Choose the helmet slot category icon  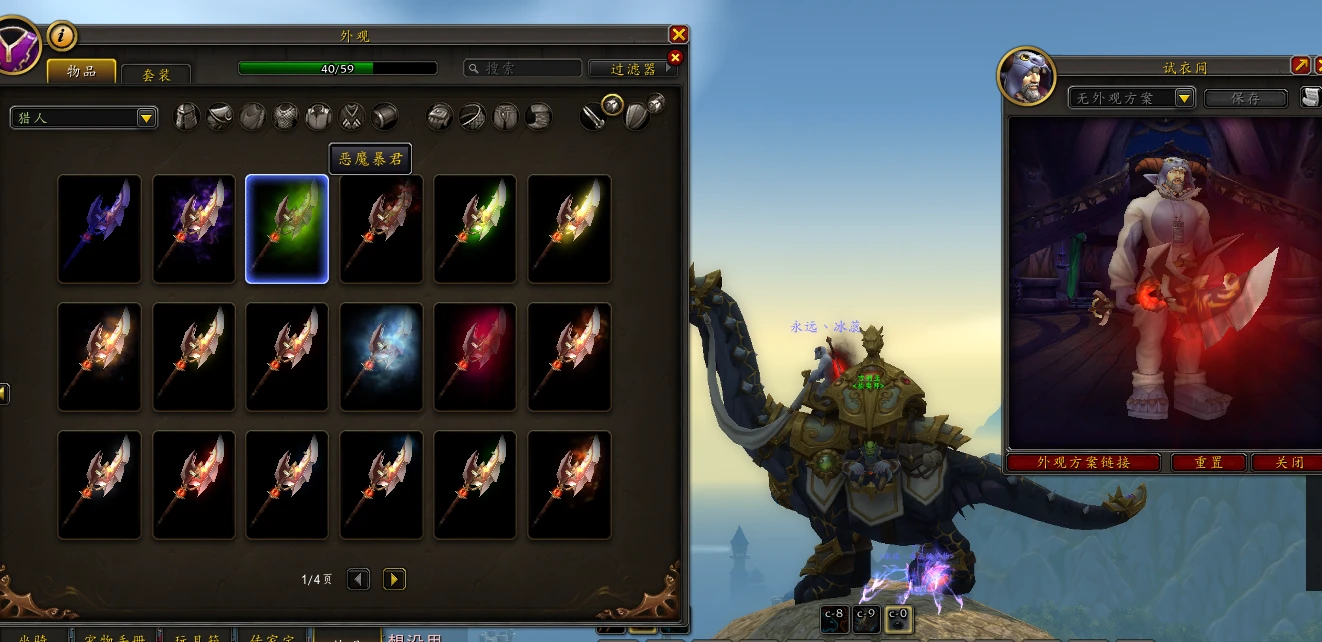pyautogui.click(x=187, y=117)
